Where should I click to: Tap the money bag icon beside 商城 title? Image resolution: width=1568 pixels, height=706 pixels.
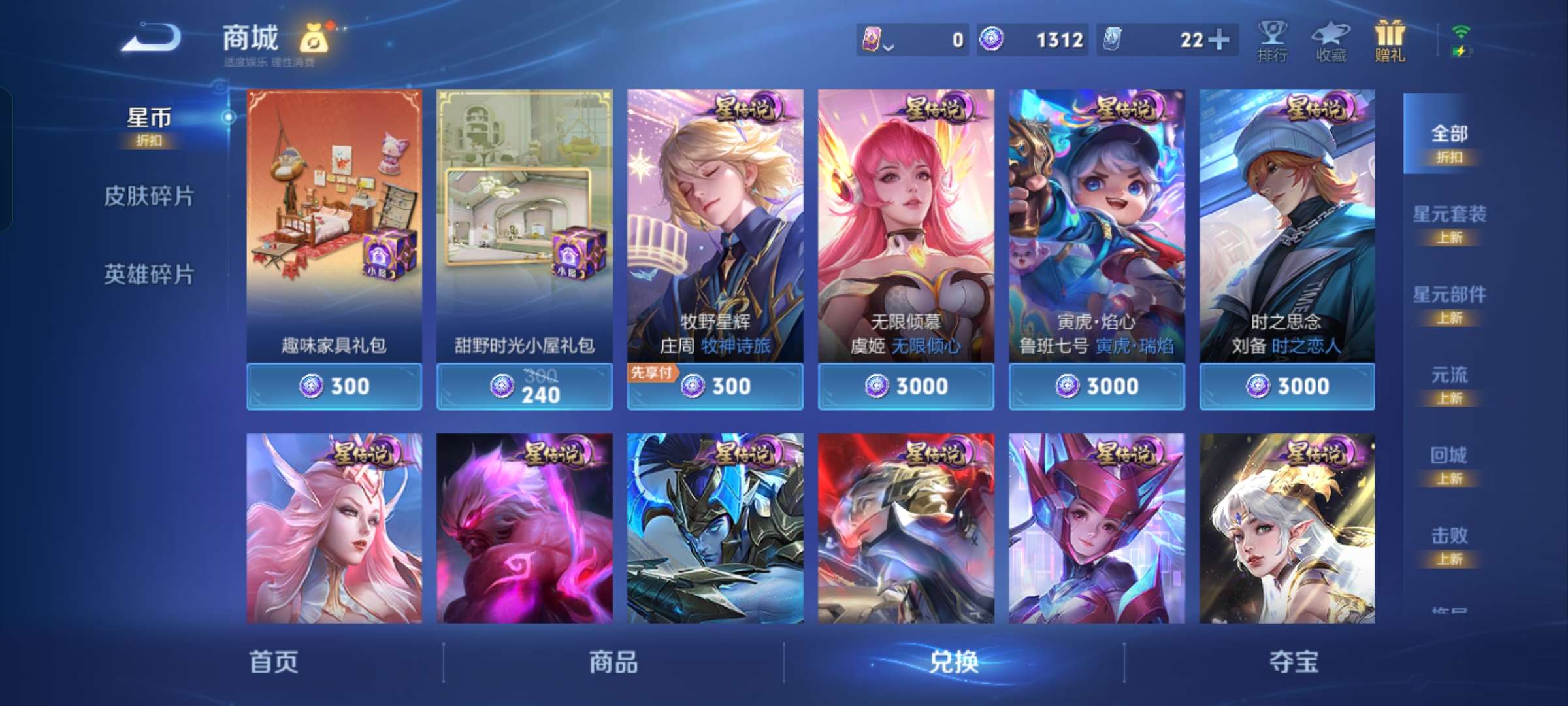pyautogui.click(x=315, y=38)
